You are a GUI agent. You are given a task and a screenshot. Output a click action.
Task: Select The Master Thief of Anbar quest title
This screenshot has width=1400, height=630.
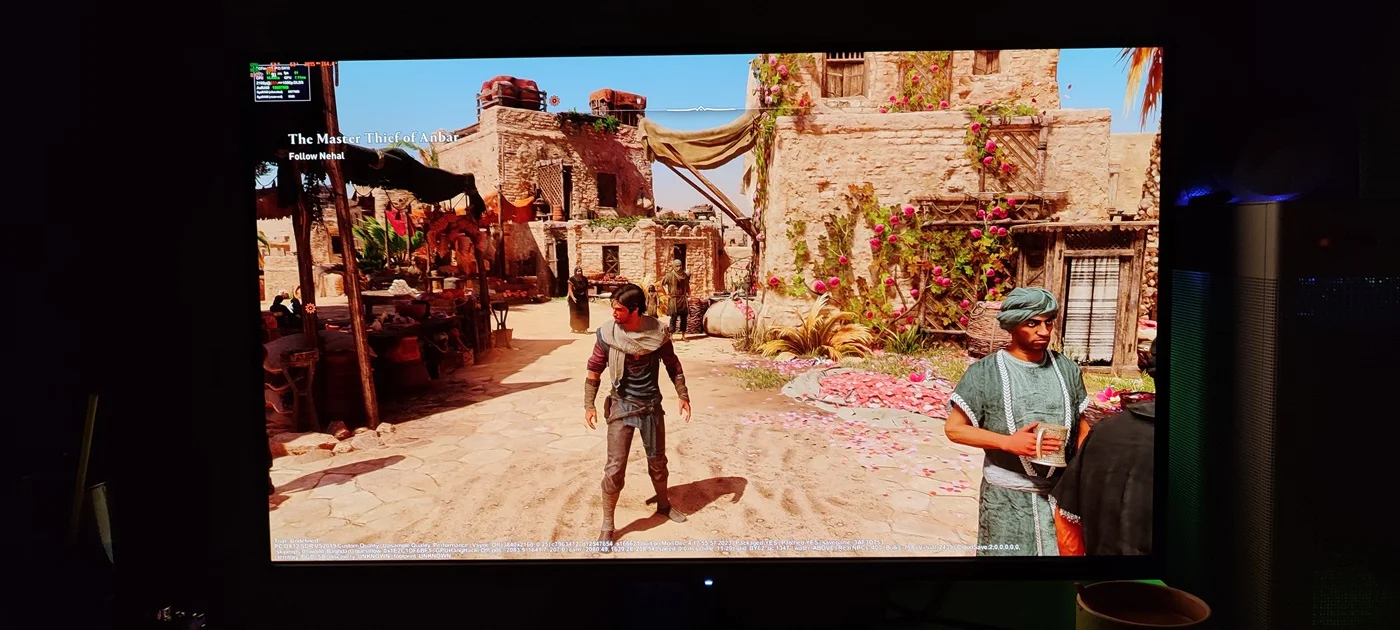[373, 138]
